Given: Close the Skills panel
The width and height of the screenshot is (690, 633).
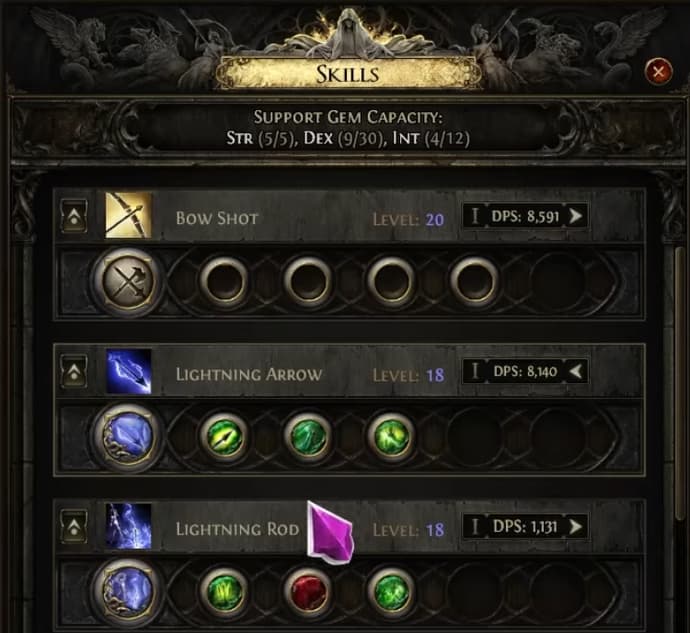Looking at the screenshot, I should [x=658, y=71].
